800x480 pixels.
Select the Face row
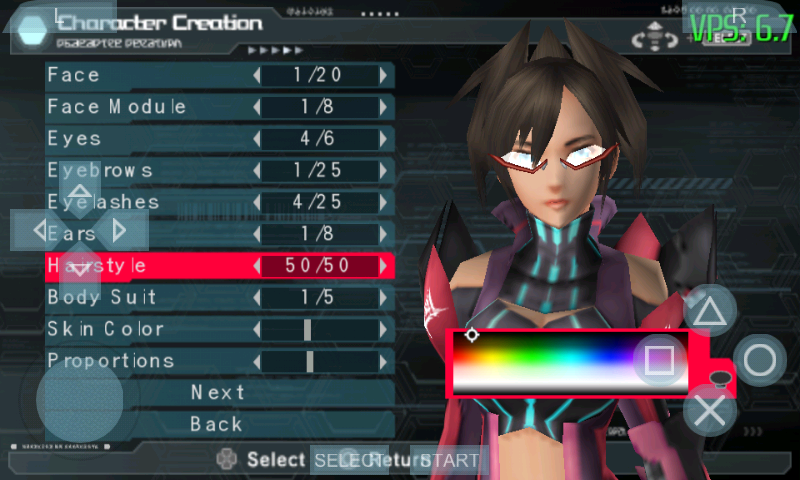(150, 75)
